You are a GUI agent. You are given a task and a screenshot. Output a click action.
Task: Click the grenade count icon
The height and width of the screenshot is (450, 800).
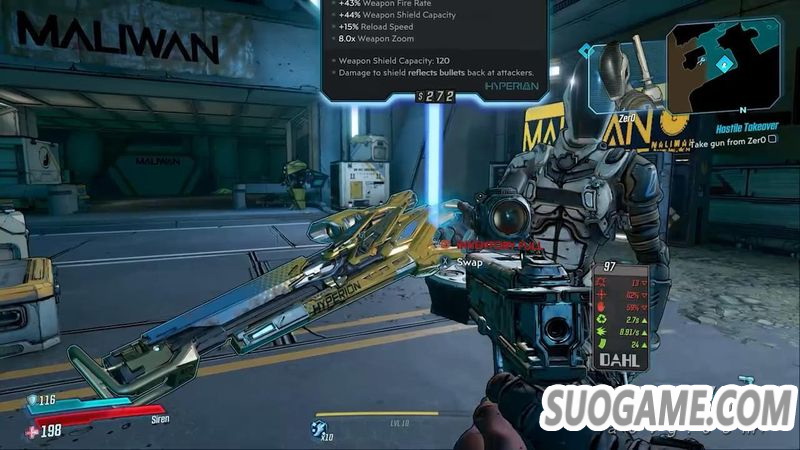[319, 429]
